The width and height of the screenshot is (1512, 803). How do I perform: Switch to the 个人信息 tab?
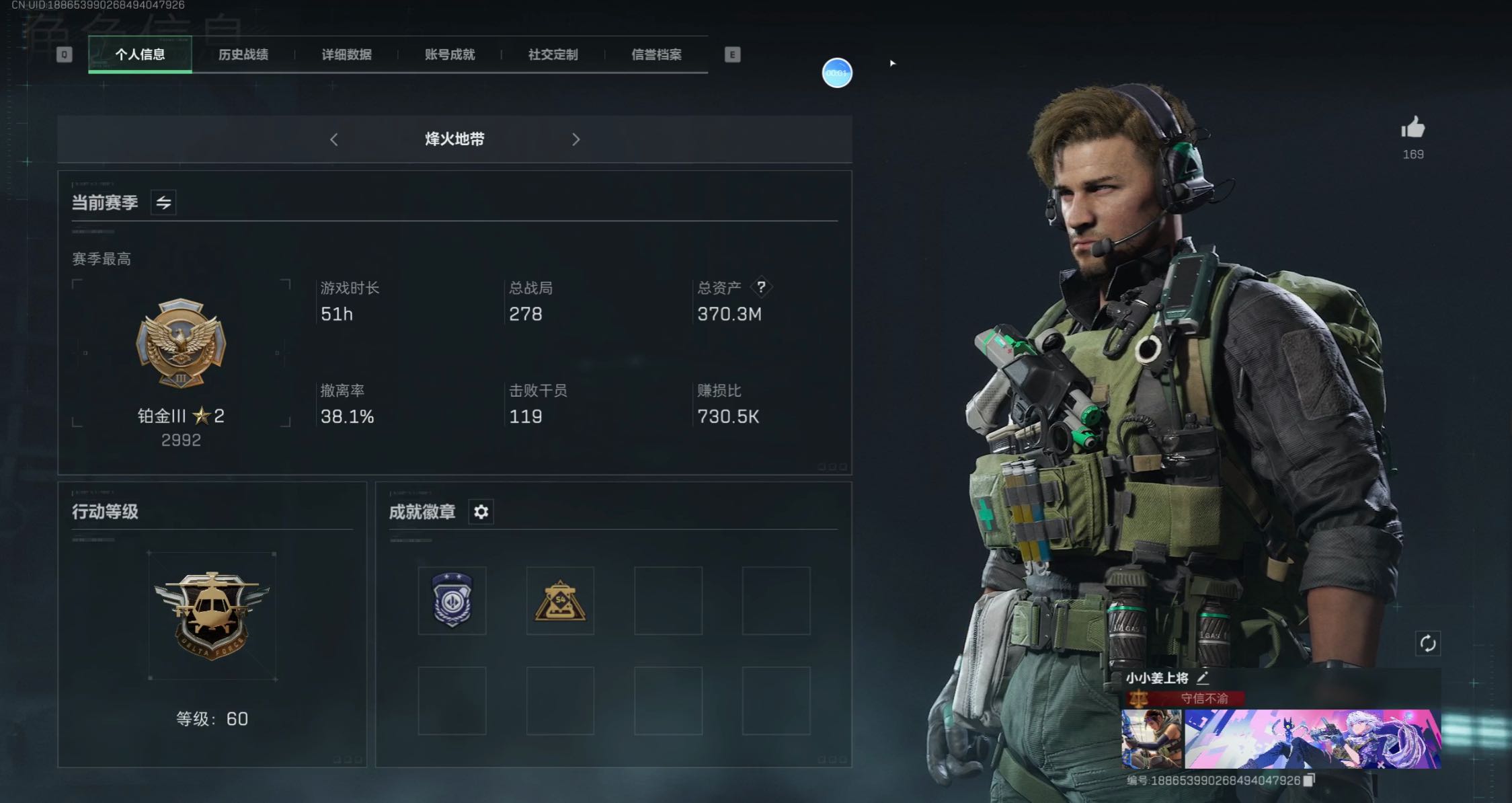coord(140,54)
